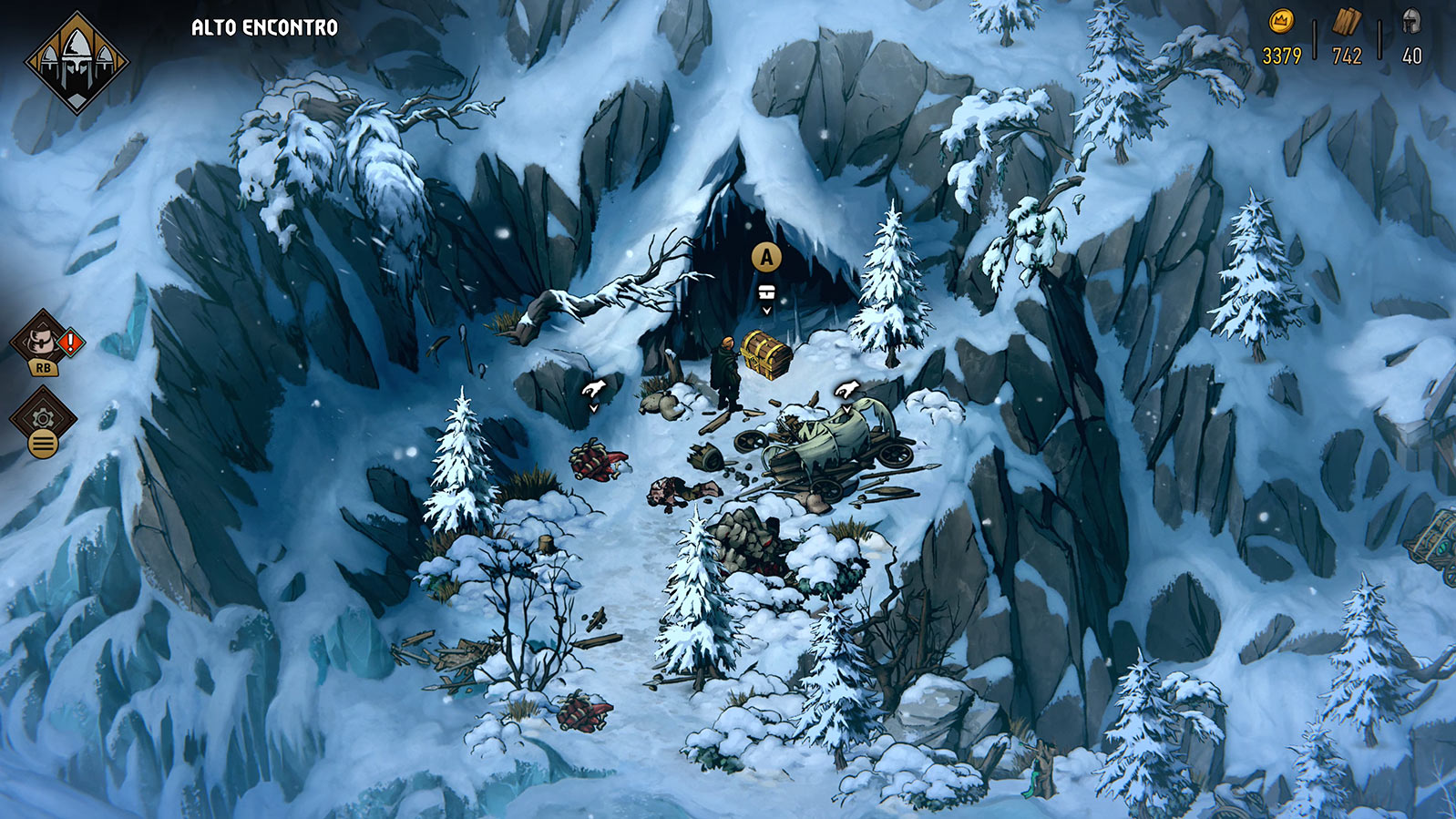Select the hand marker above the wrecked wagon
Image resolution: width=1456 pixels, height=819 pixels.
pos(846,391)
